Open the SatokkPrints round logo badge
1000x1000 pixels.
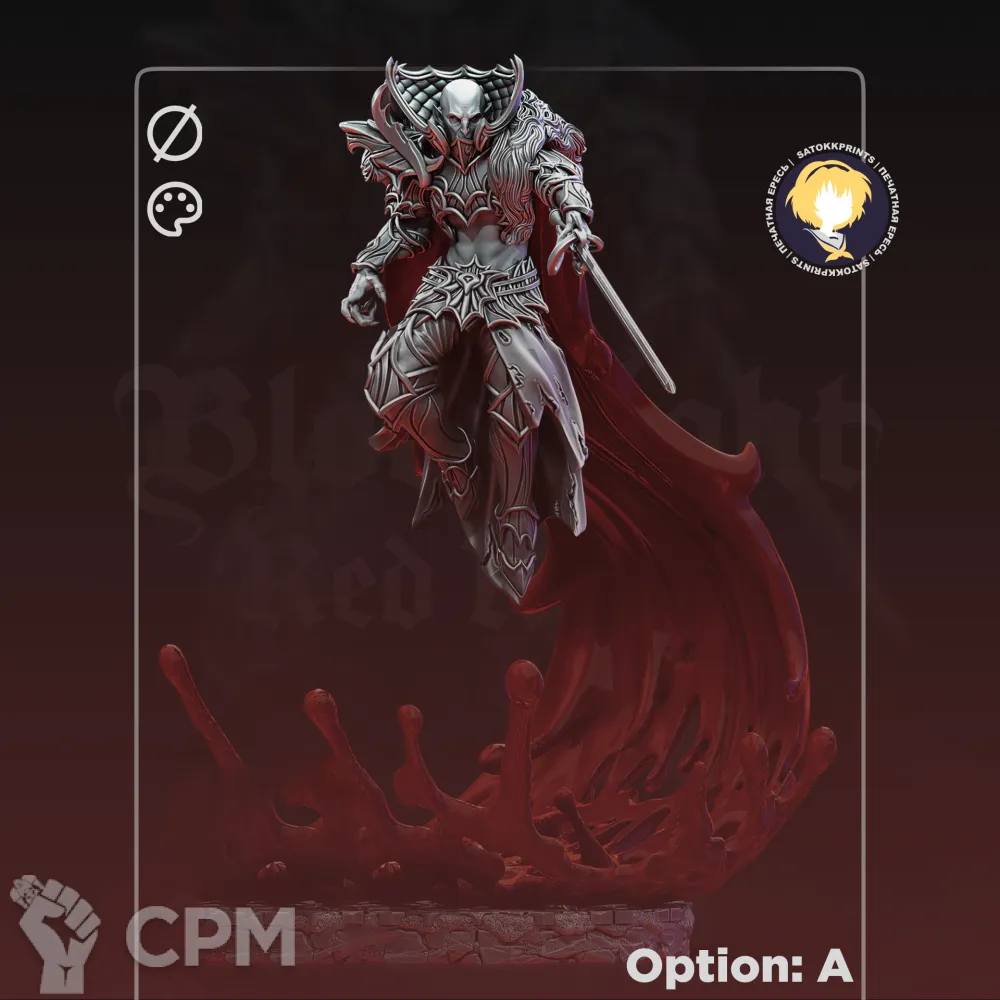832,208
